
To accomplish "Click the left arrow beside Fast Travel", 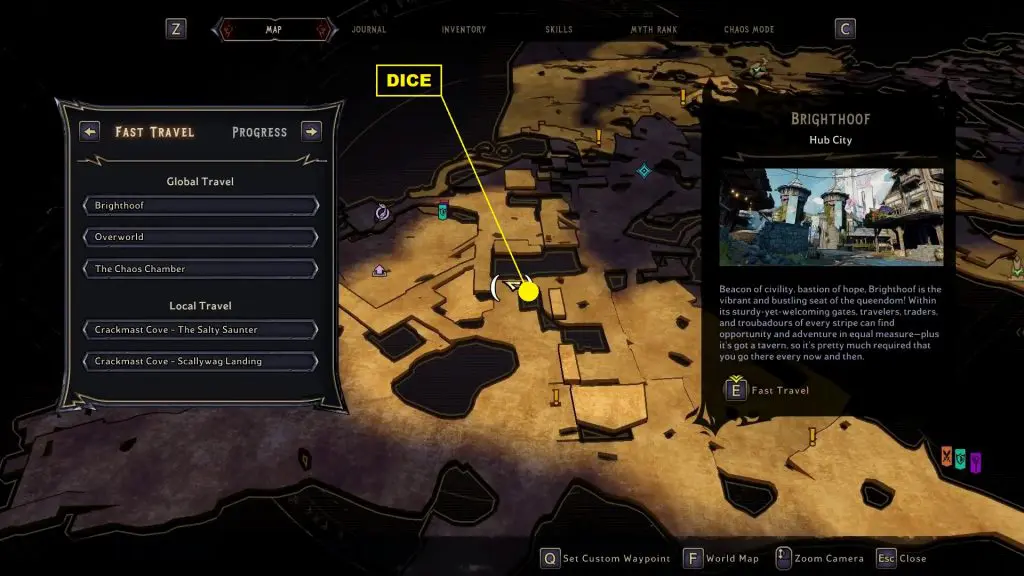I will [90, 132].
